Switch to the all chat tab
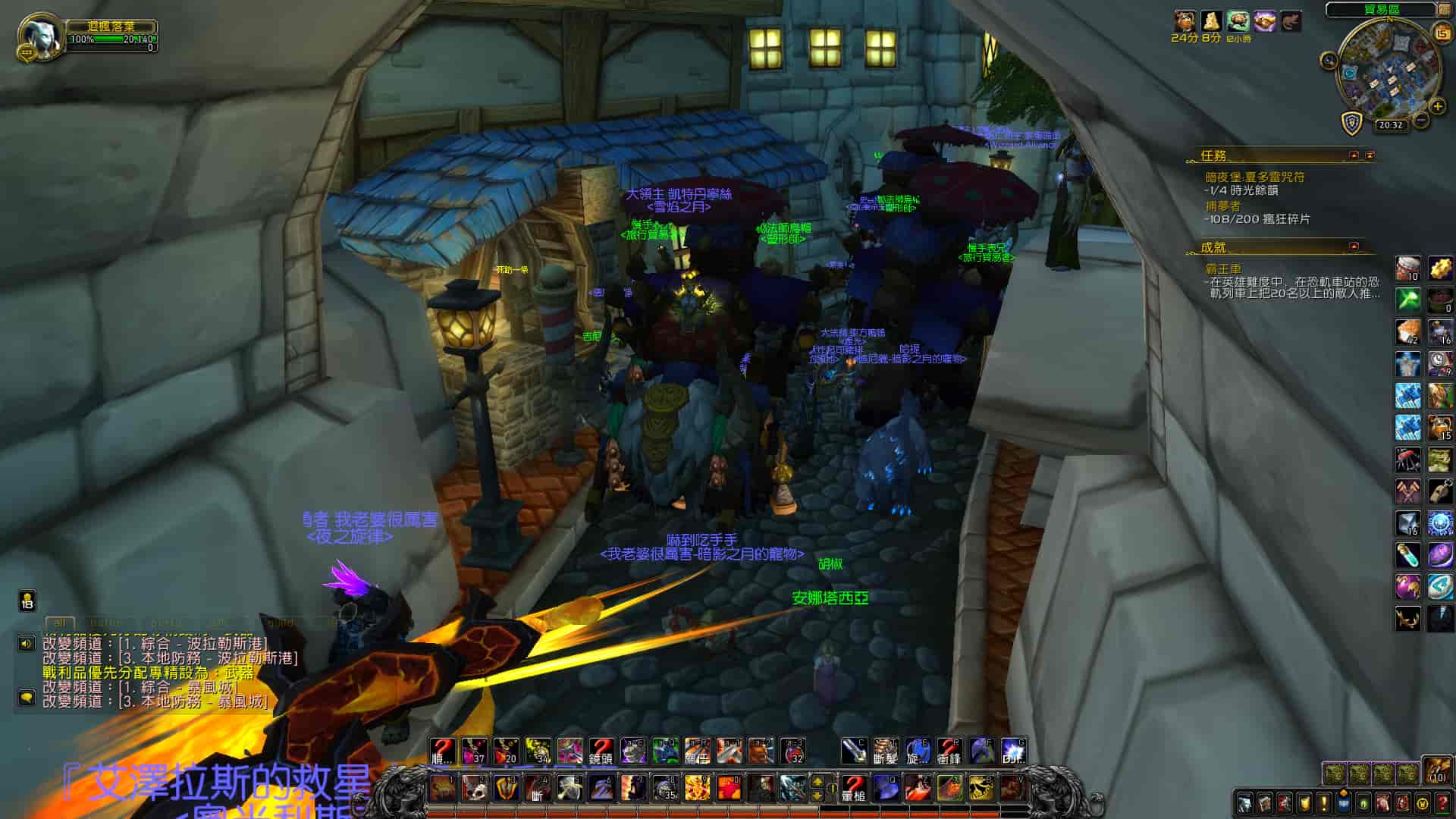Viewport: 1456px width, 819px height. tap(59, 623)
